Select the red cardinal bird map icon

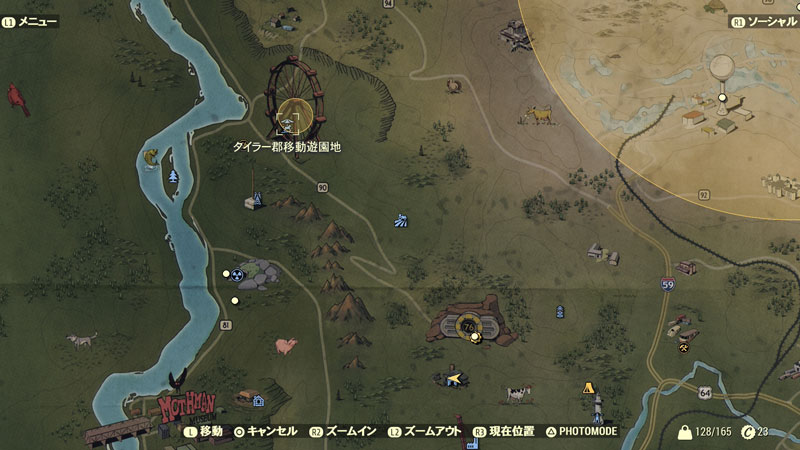(18, 98)
